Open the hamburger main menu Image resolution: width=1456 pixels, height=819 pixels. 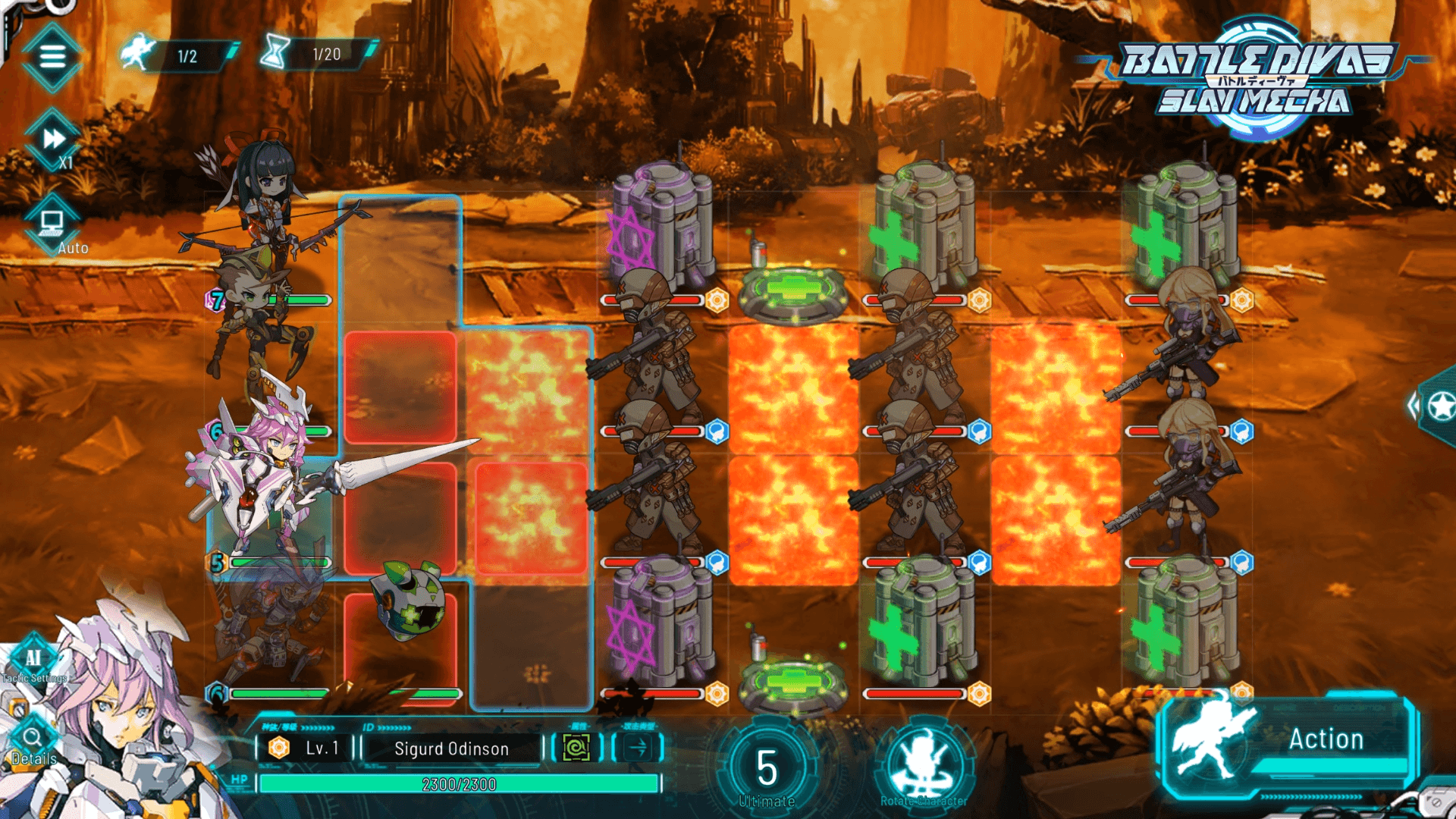52,57
